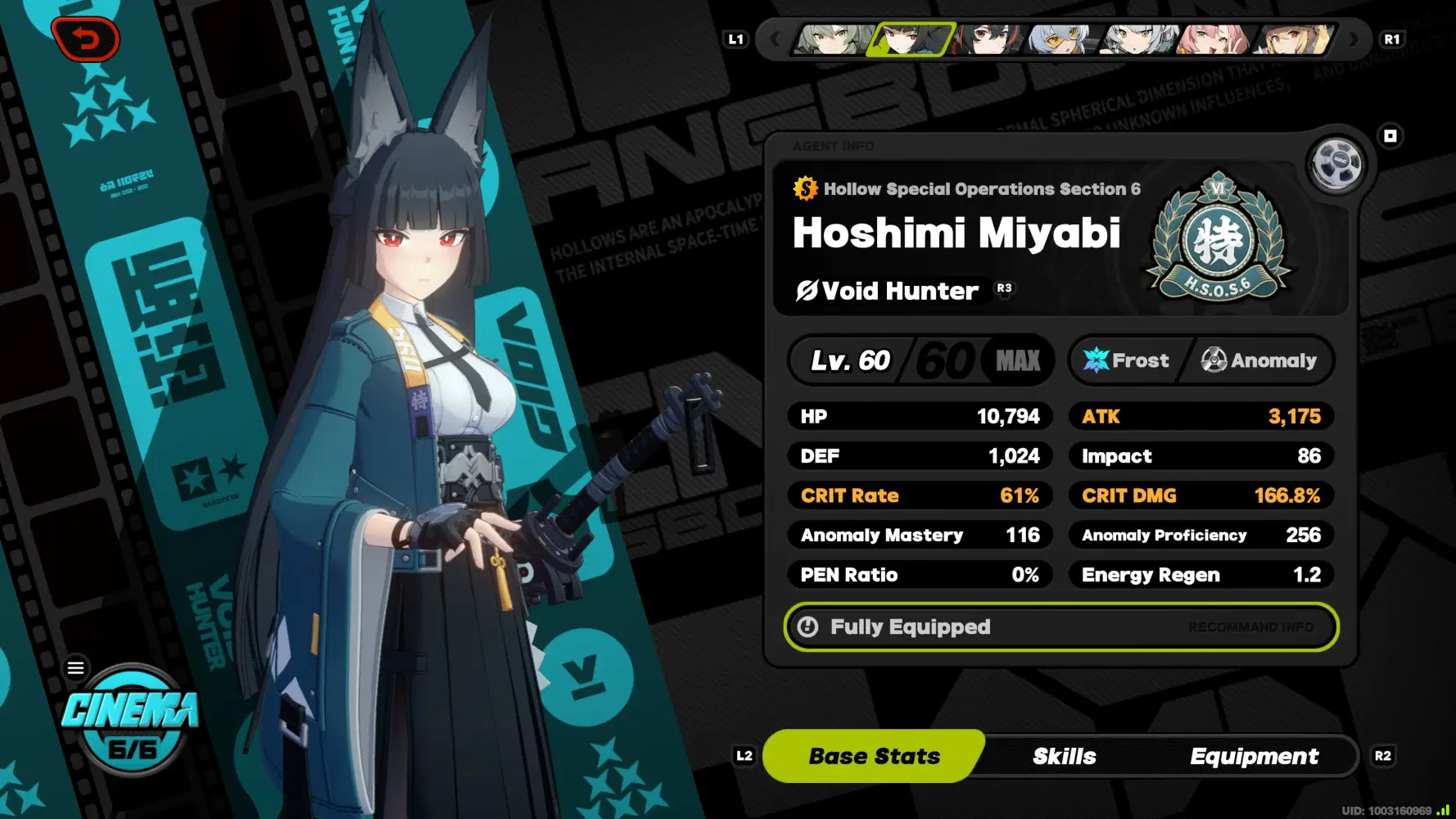Click the red return arrow icon top-left
Screen dimensions: 1456x819
click(x=88, y=39)
